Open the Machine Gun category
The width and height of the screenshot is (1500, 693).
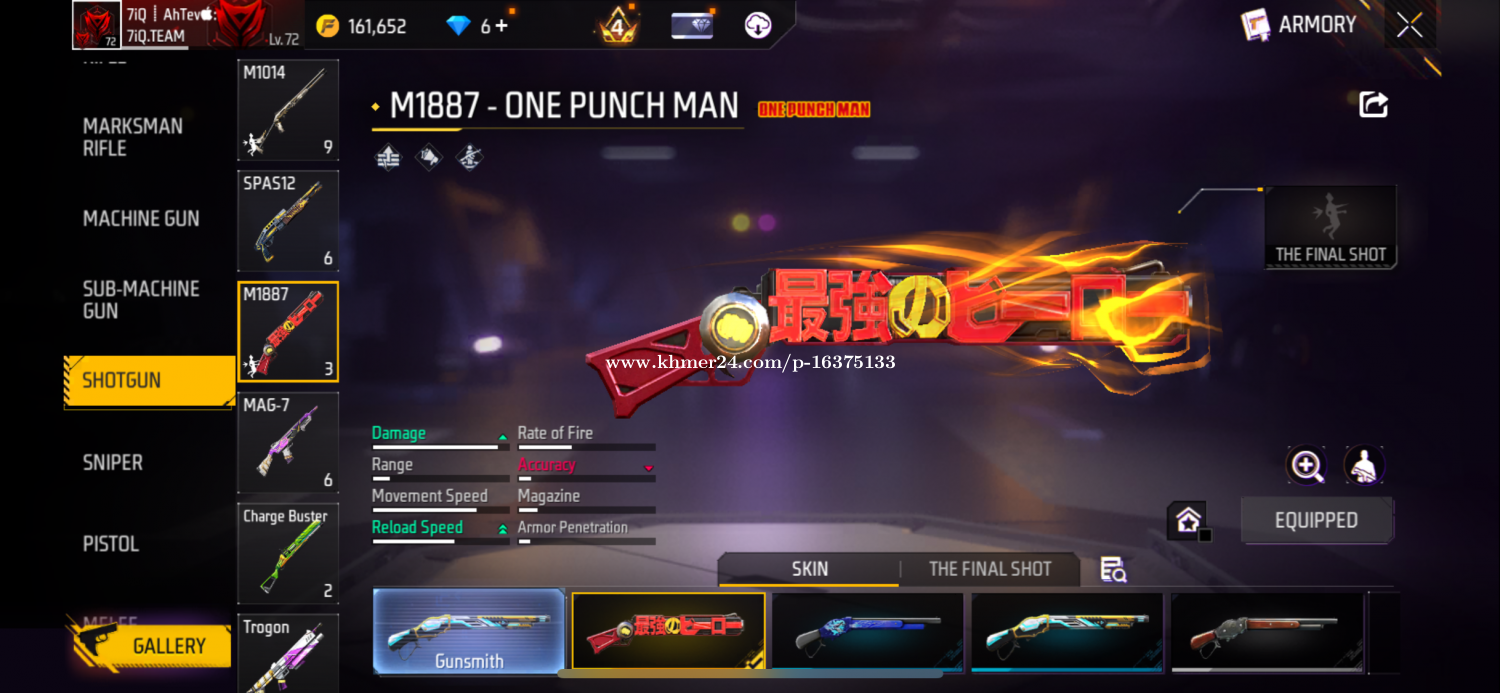[x=141, y=218]
